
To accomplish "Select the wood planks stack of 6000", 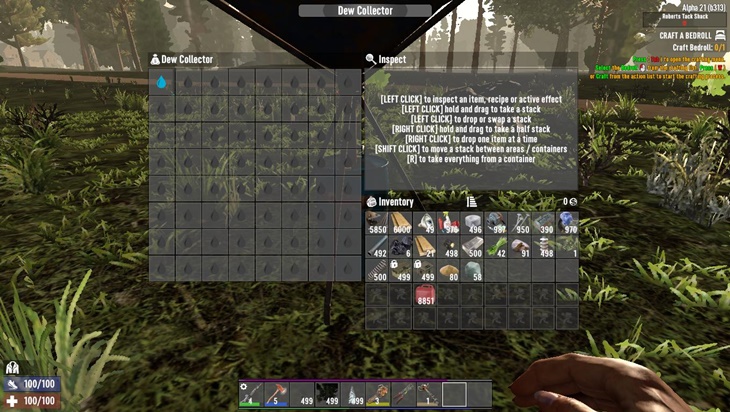I will [400, 222].
